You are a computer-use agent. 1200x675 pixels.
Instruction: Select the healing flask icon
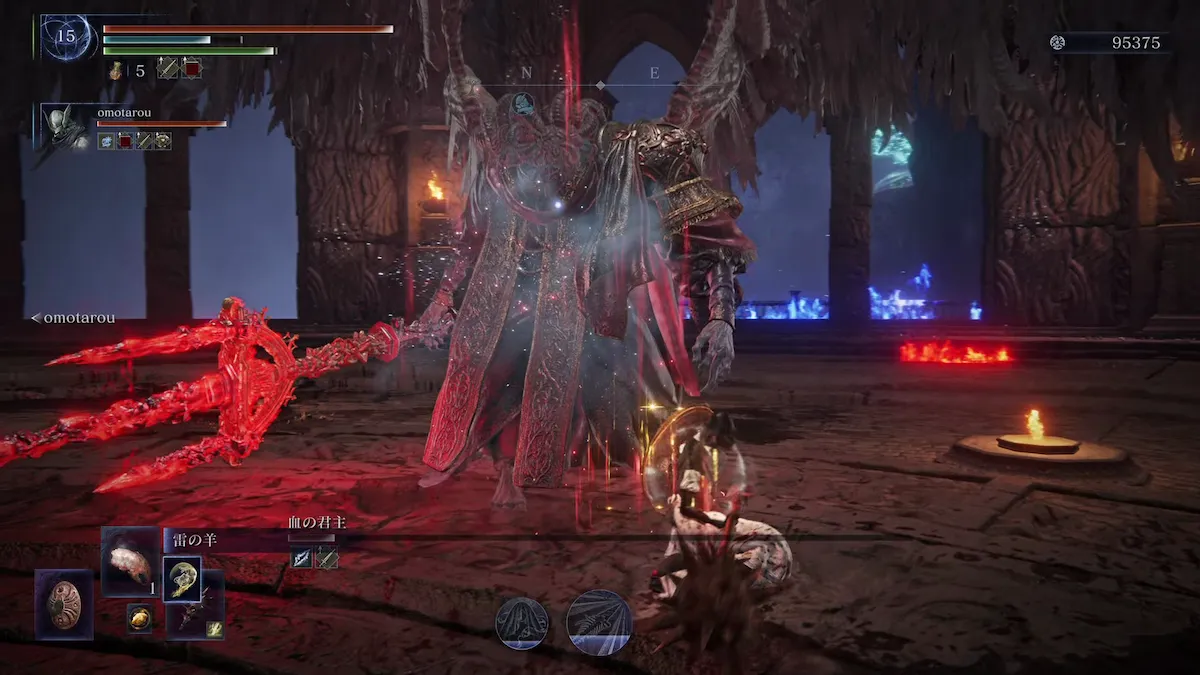116,69
